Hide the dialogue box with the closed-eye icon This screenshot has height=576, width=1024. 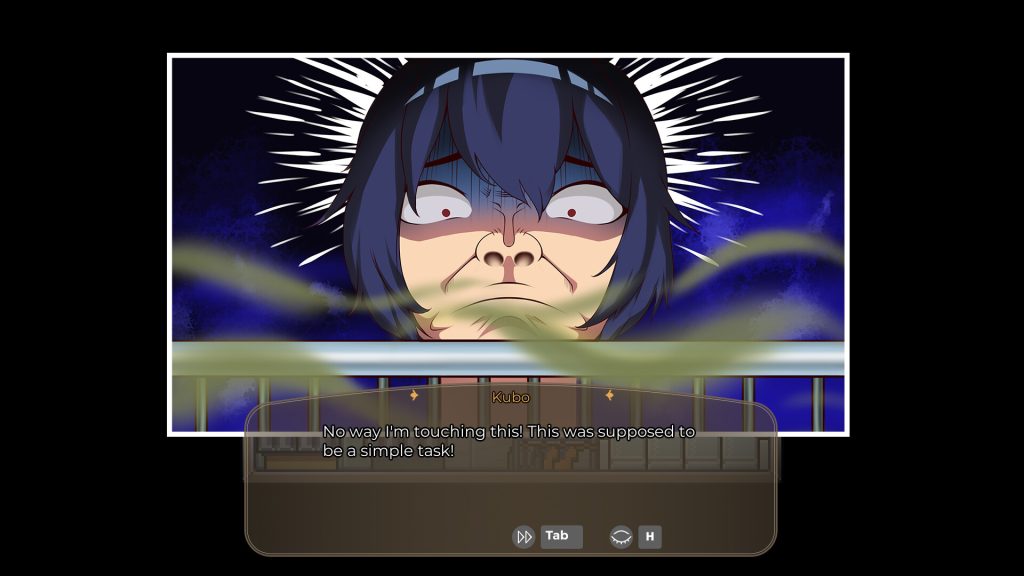point(621,537)
